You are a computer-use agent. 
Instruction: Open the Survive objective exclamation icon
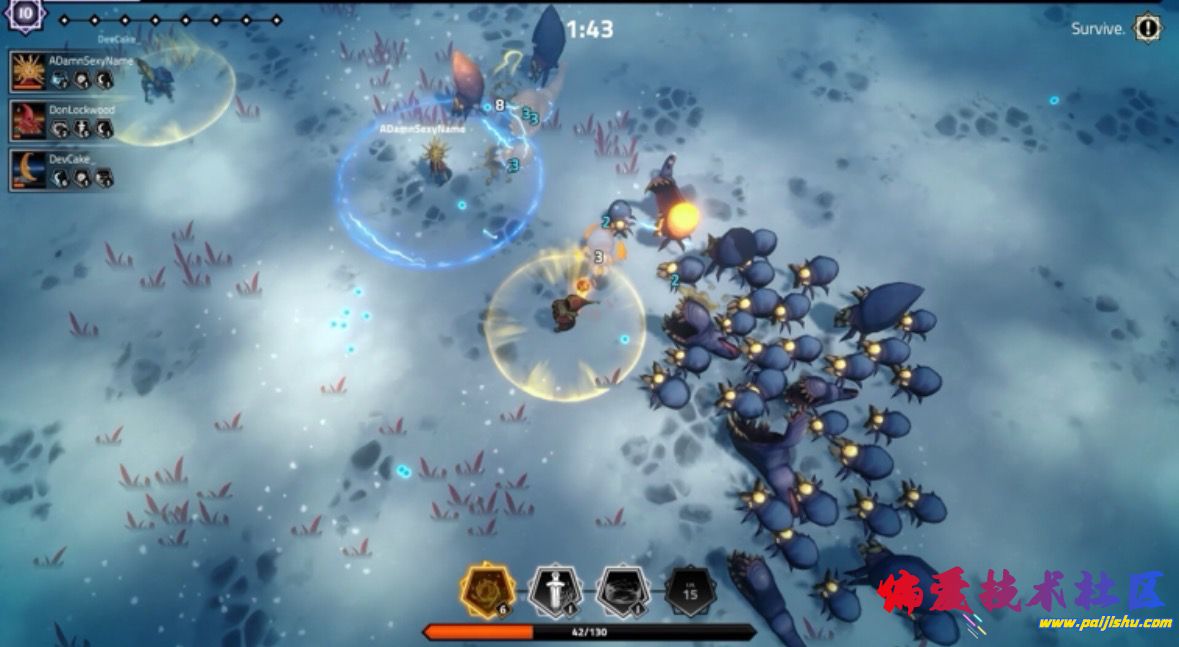(x=1147, y=28)
